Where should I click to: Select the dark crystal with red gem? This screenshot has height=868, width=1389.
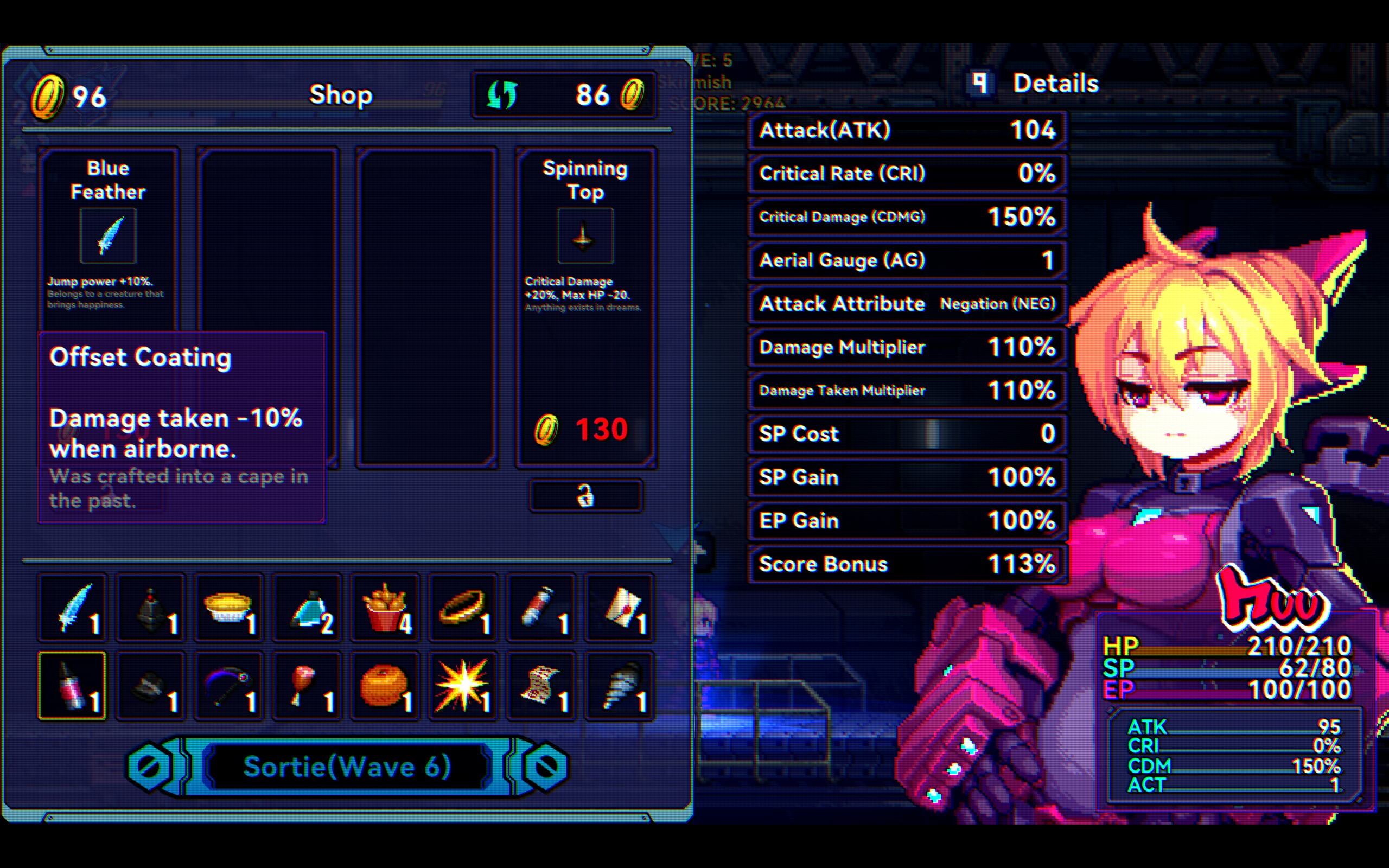(150, 608)
